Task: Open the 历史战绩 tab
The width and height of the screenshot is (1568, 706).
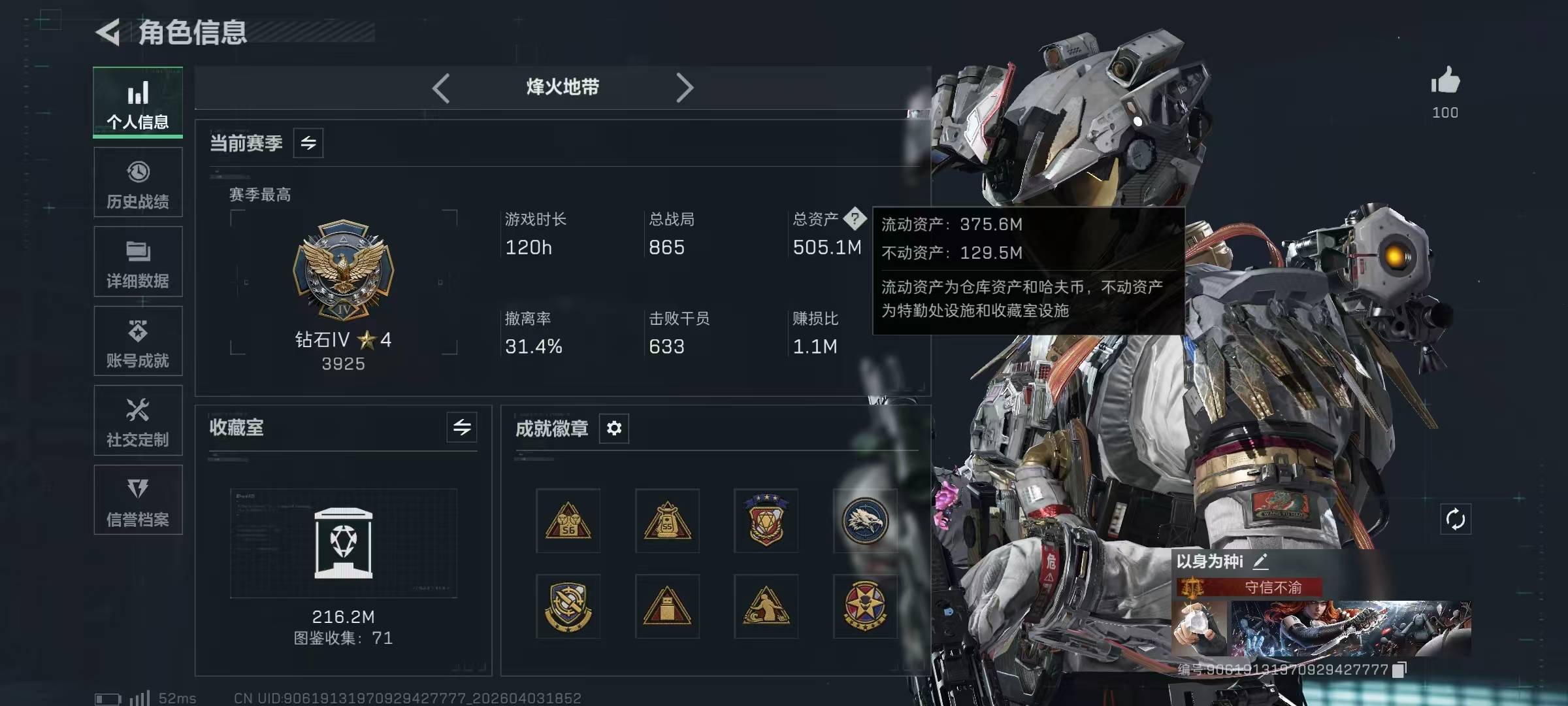Action: click(x=138, y=182)
